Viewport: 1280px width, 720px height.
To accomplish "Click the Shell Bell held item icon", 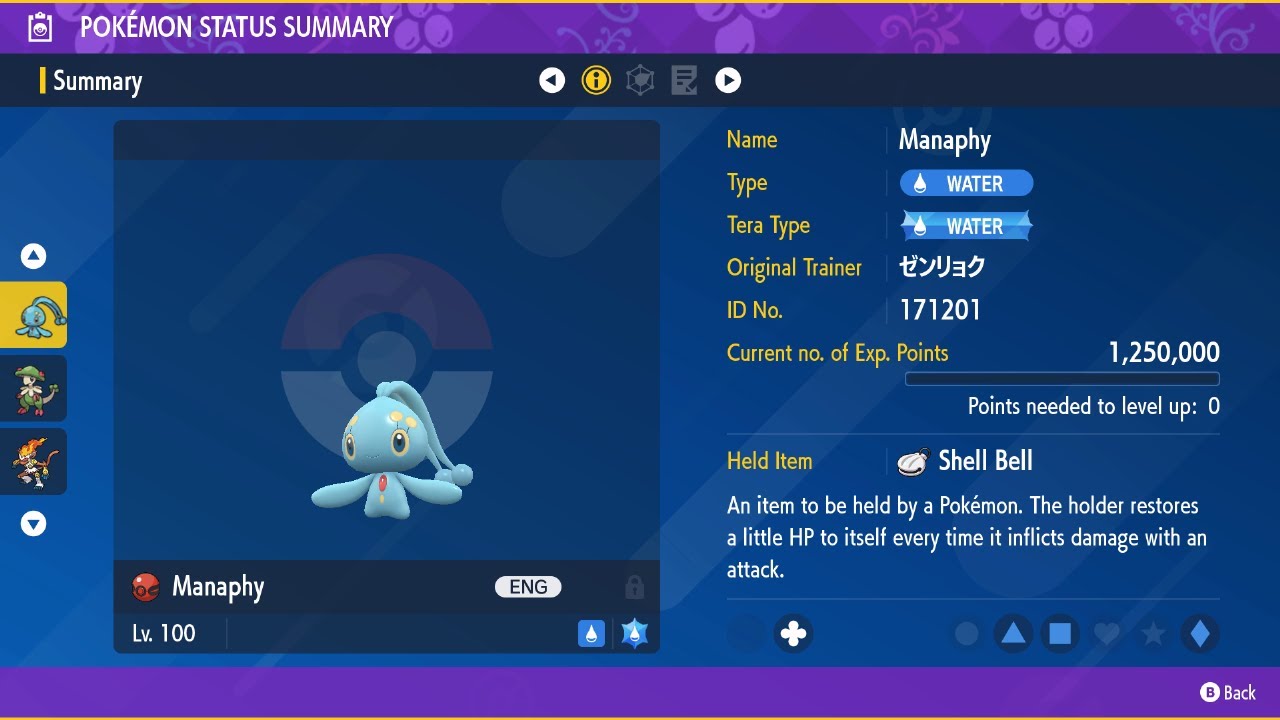I will click(911, 460).
